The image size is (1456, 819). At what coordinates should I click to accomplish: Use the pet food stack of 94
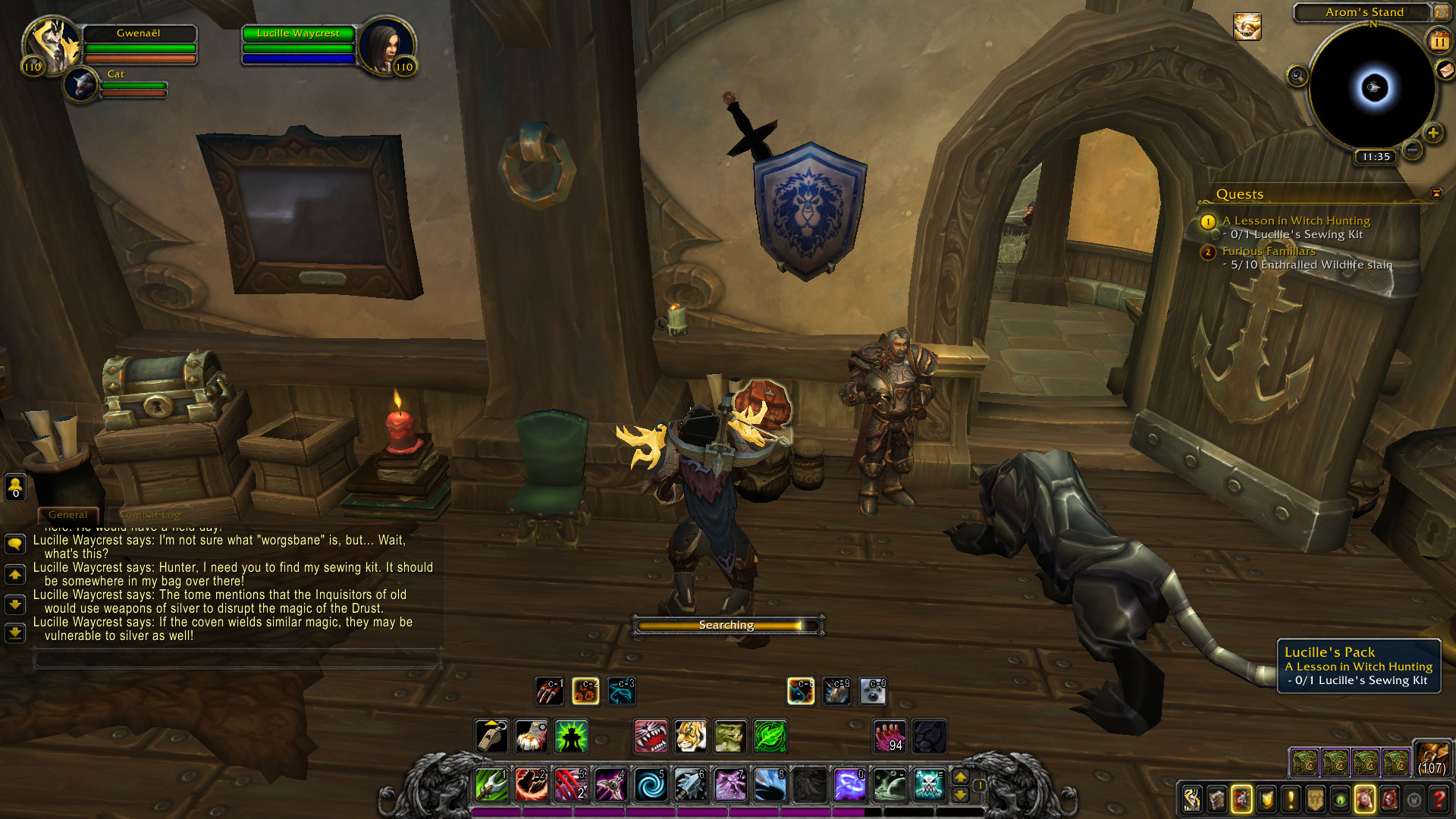tap(890, 736)
